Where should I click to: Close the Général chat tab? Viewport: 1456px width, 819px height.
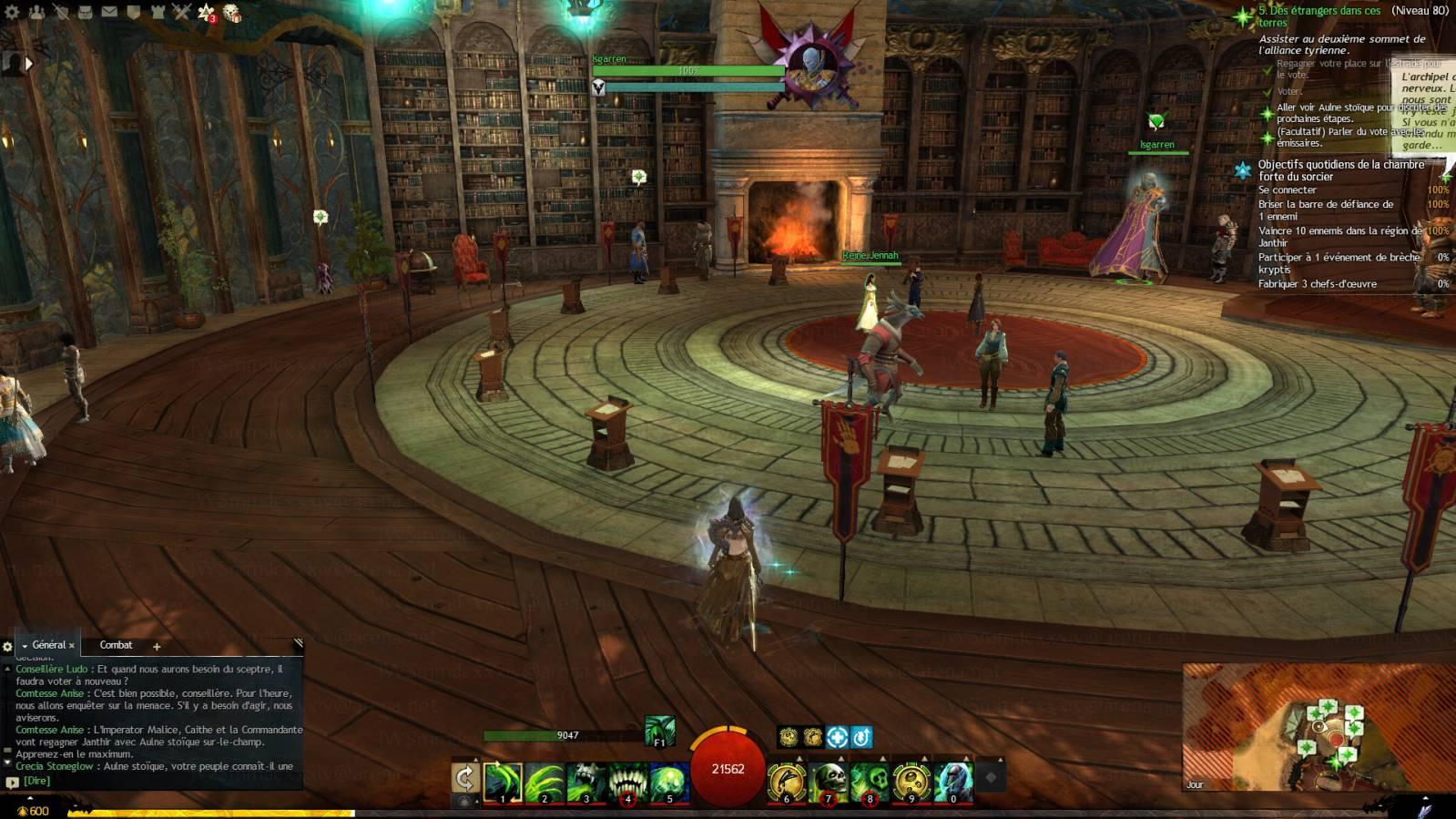pyautogui.click(x=72, y=646)
